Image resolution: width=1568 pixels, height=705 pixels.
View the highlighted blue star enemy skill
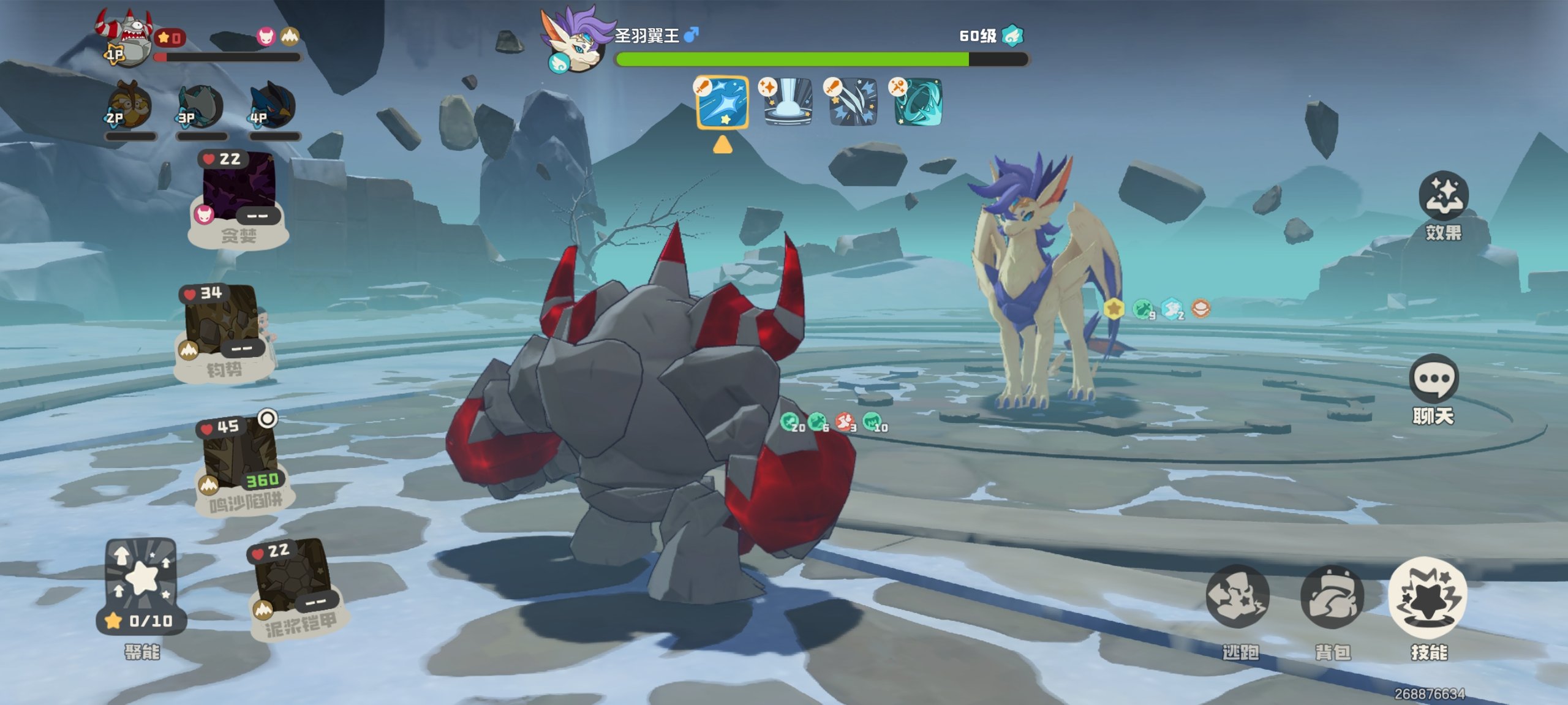click(722, 102)
